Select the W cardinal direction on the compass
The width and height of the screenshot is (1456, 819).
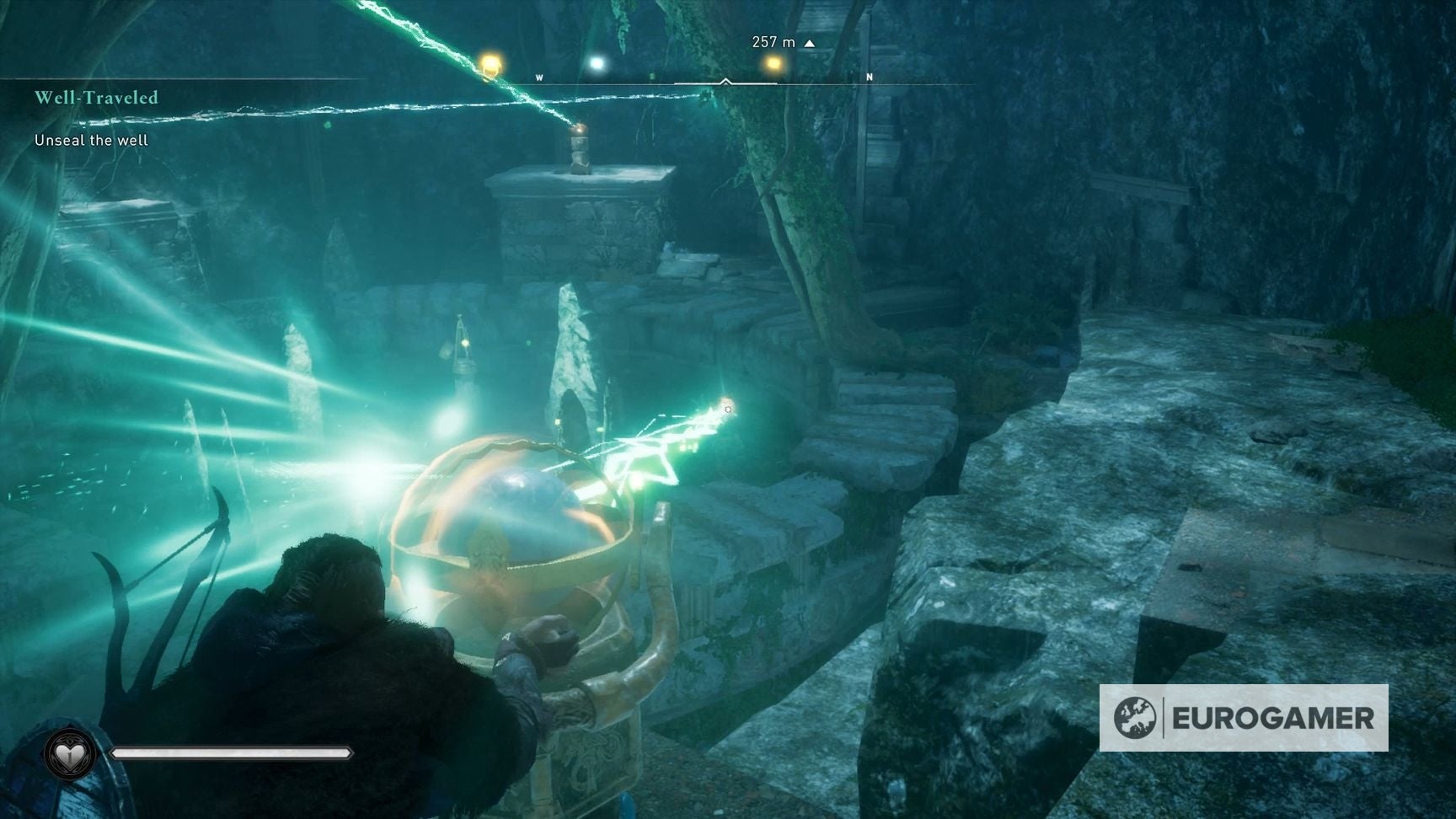(x=538, y=76)
